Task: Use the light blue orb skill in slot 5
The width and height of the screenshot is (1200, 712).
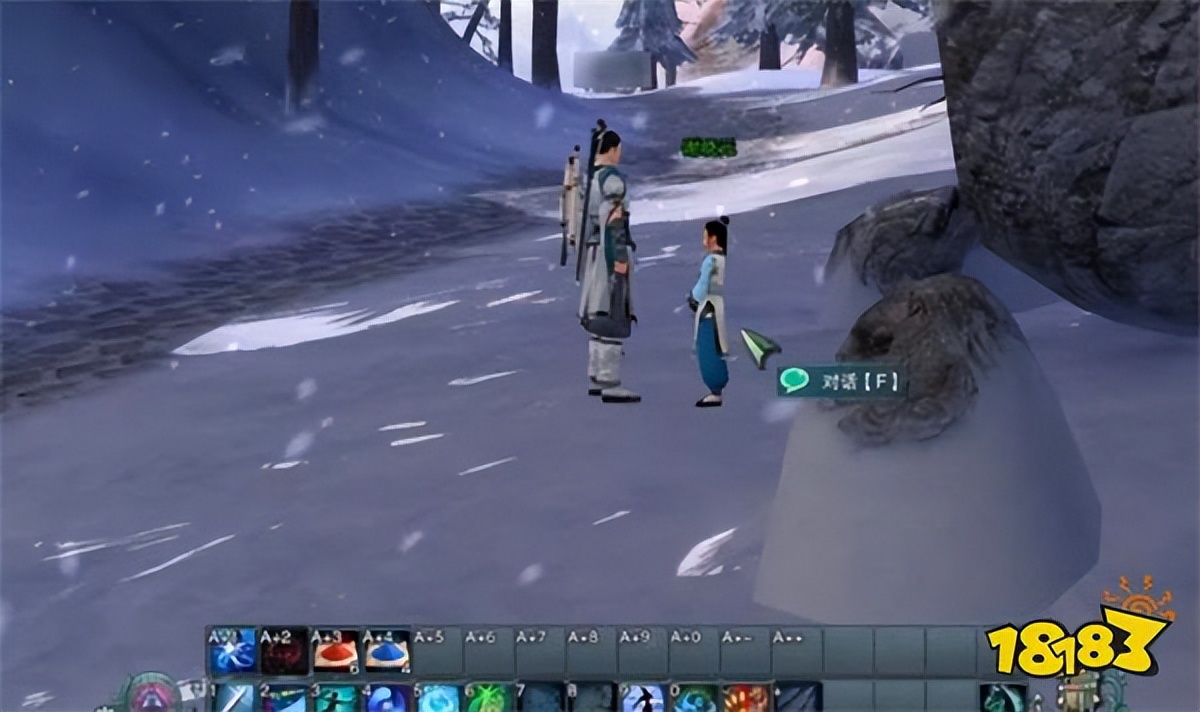Action: point(438,698)
